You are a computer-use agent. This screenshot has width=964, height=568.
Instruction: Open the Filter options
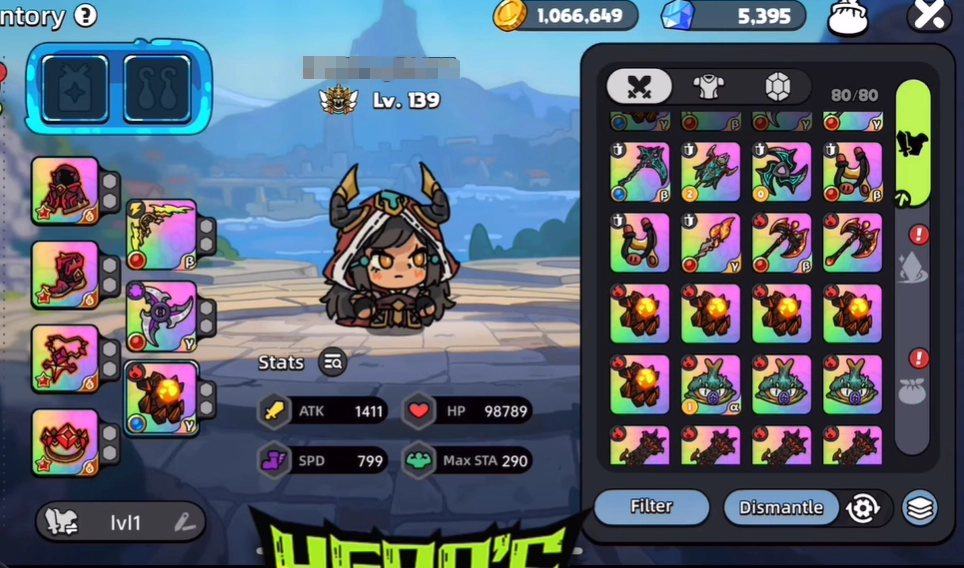651,507
